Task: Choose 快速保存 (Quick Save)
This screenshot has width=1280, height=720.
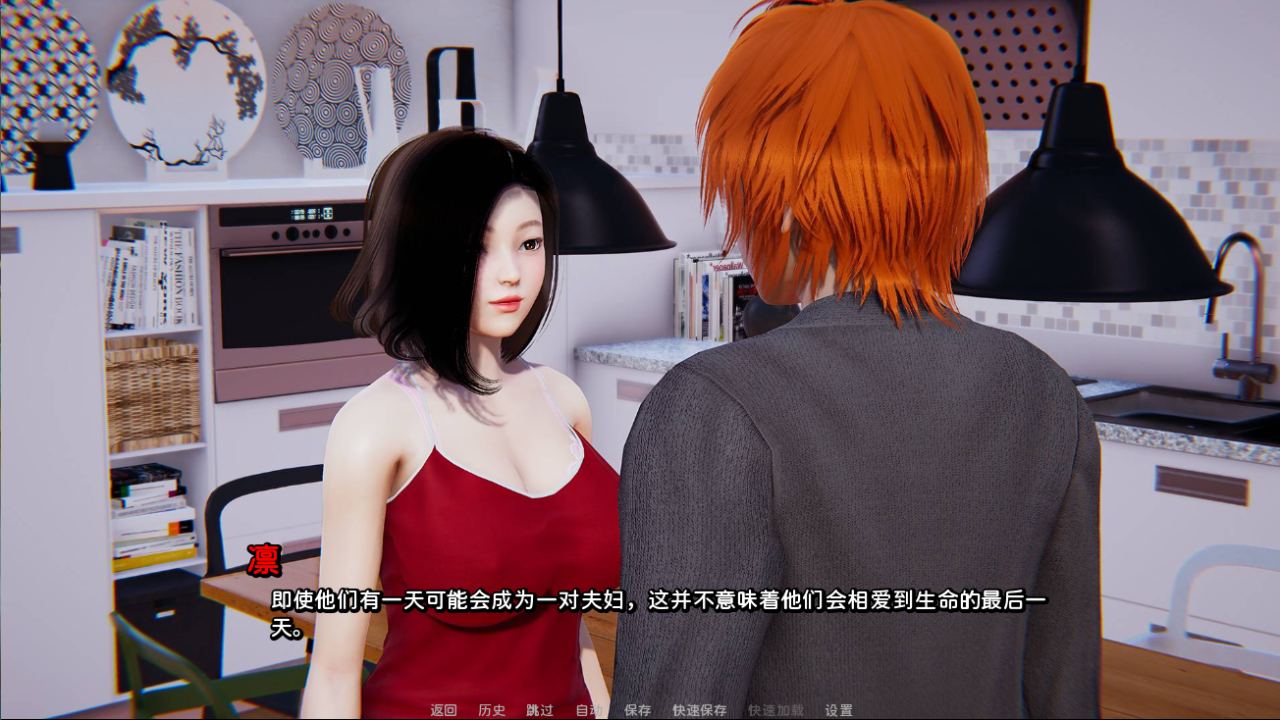Action: point(699,710)
